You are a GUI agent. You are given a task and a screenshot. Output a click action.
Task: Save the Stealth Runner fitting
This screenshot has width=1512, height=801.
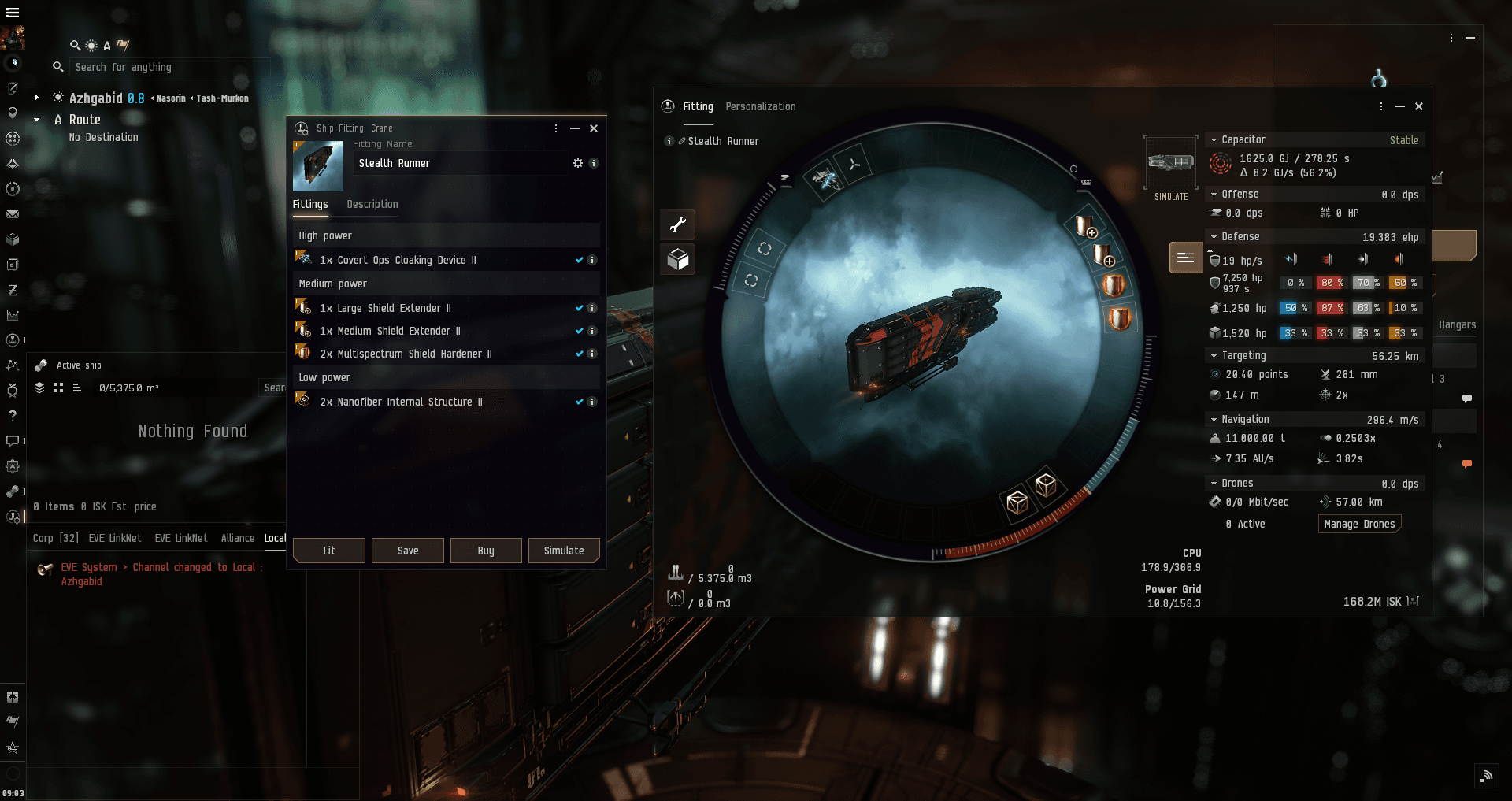(x=407, y=551)
